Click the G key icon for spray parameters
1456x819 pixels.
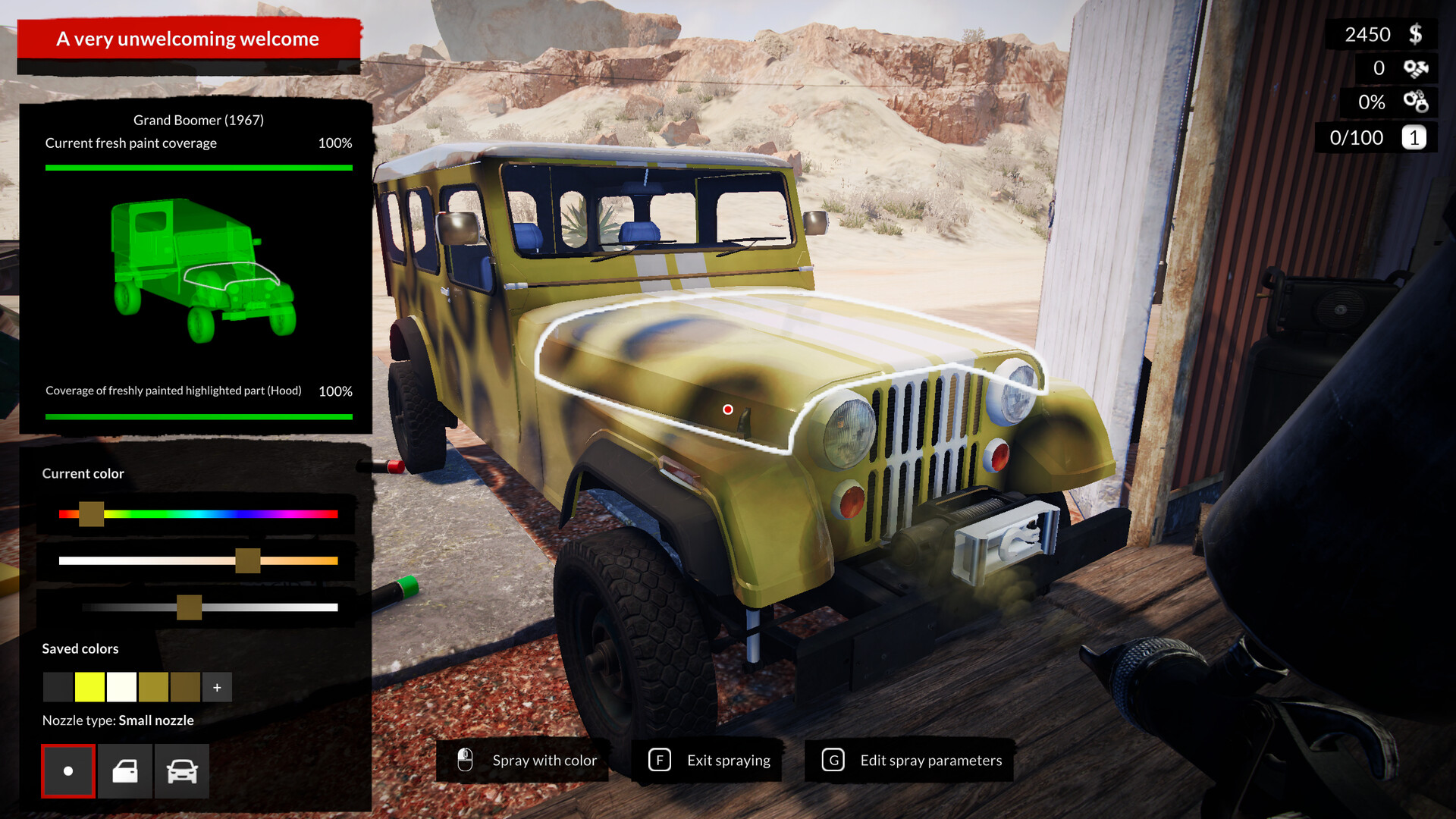pos(833,760)
